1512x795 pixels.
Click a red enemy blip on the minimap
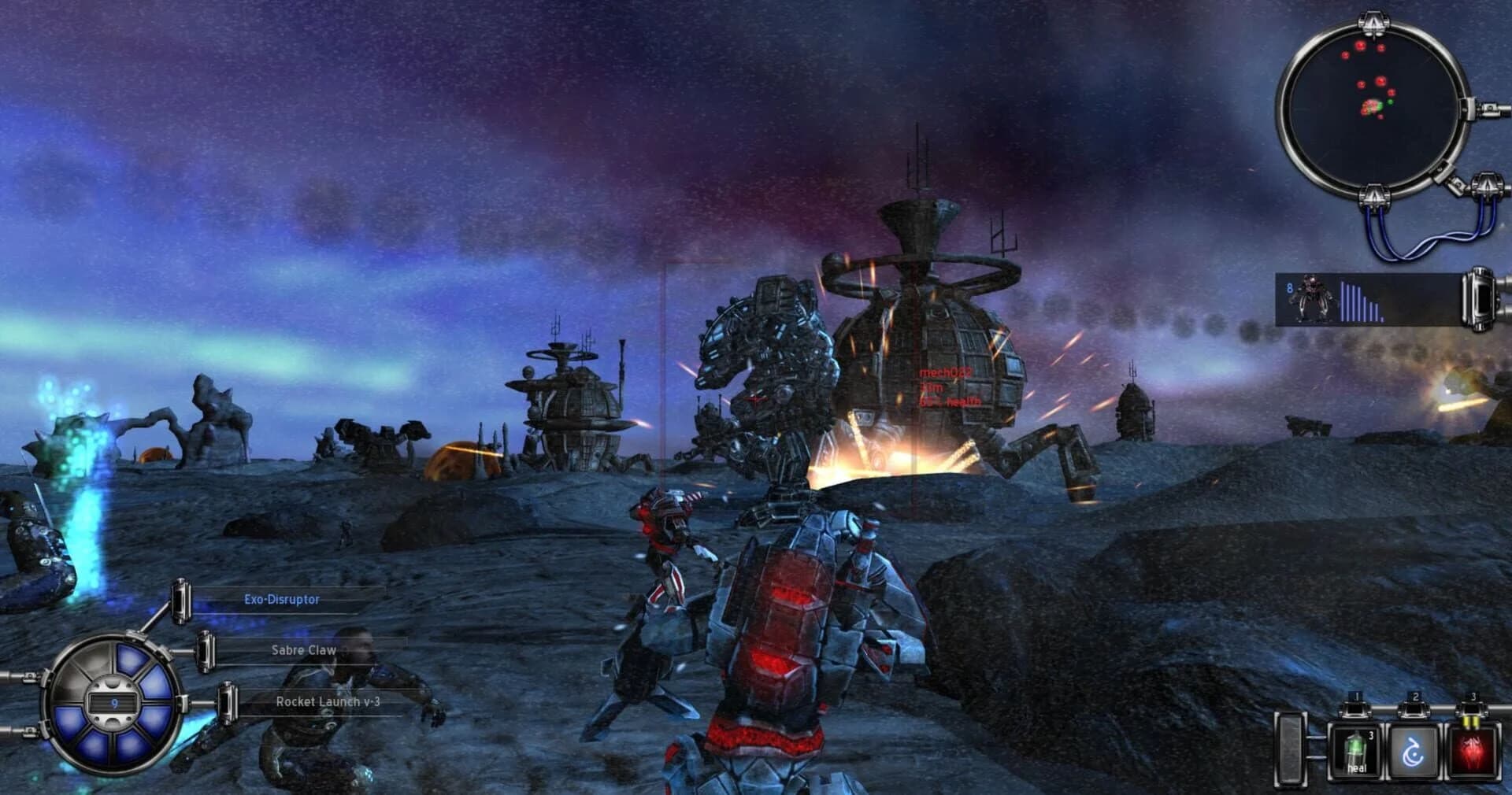(x=1360, y=46)
